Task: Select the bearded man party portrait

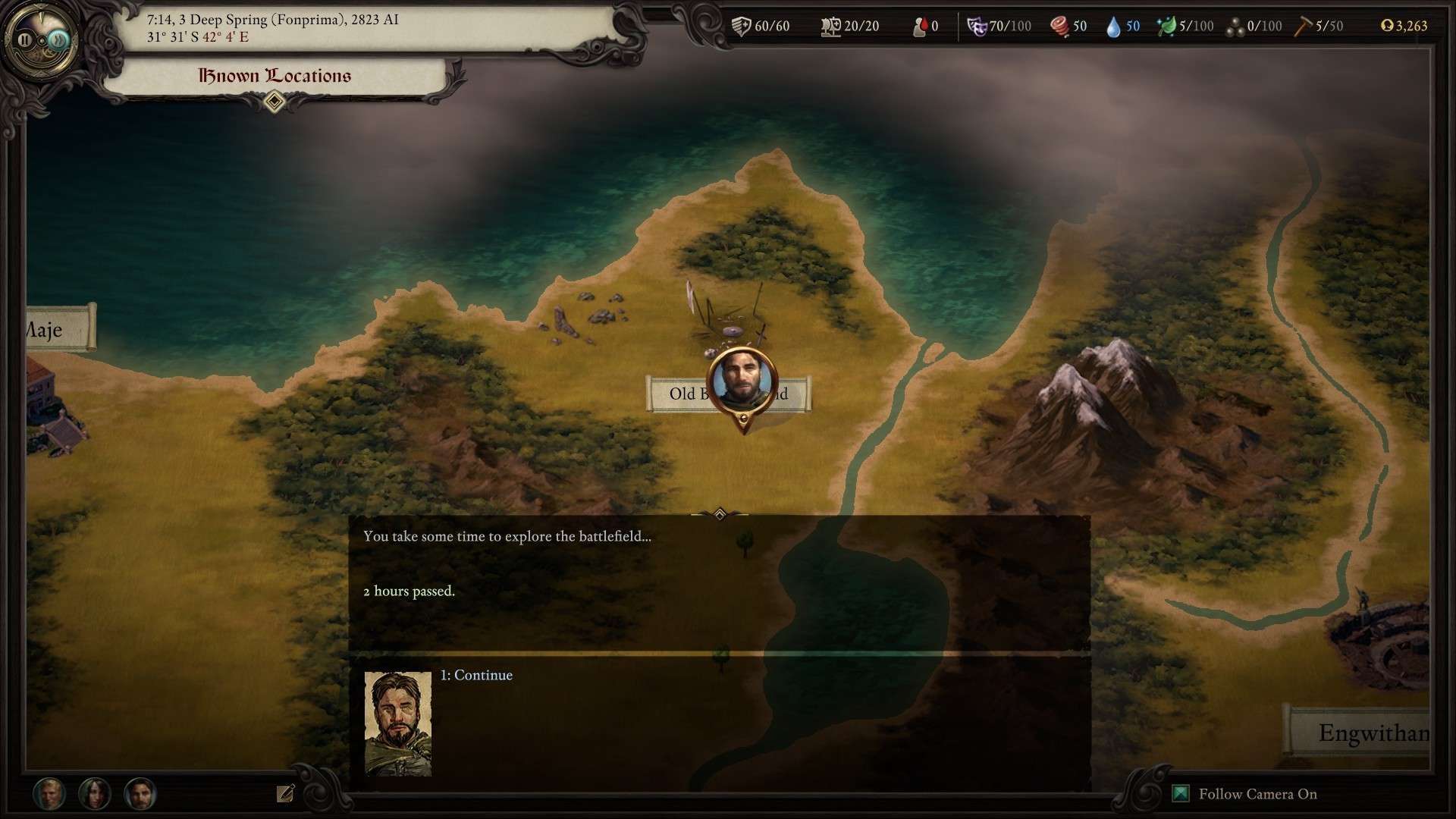Action: (x=140, y=794)
